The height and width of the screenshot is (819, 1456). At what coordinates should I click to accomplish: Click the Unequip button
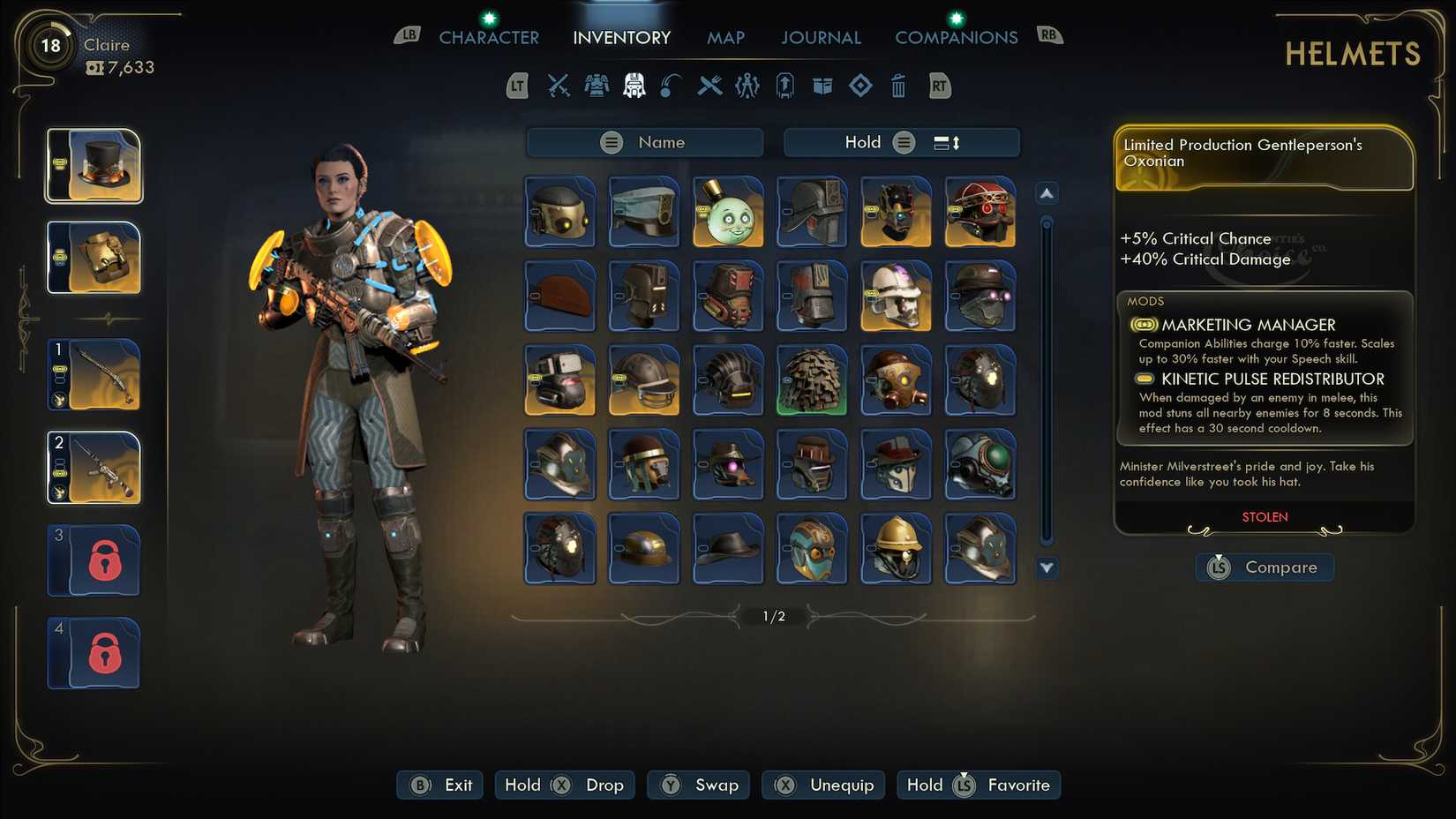coord(822,785)
